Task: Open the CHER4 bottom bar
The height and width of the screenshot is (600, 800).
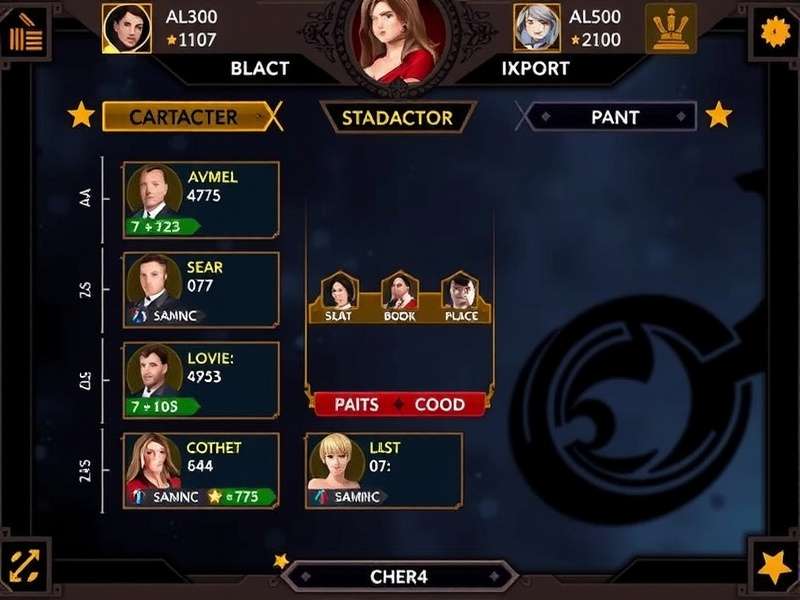Action: coord(399,577)
